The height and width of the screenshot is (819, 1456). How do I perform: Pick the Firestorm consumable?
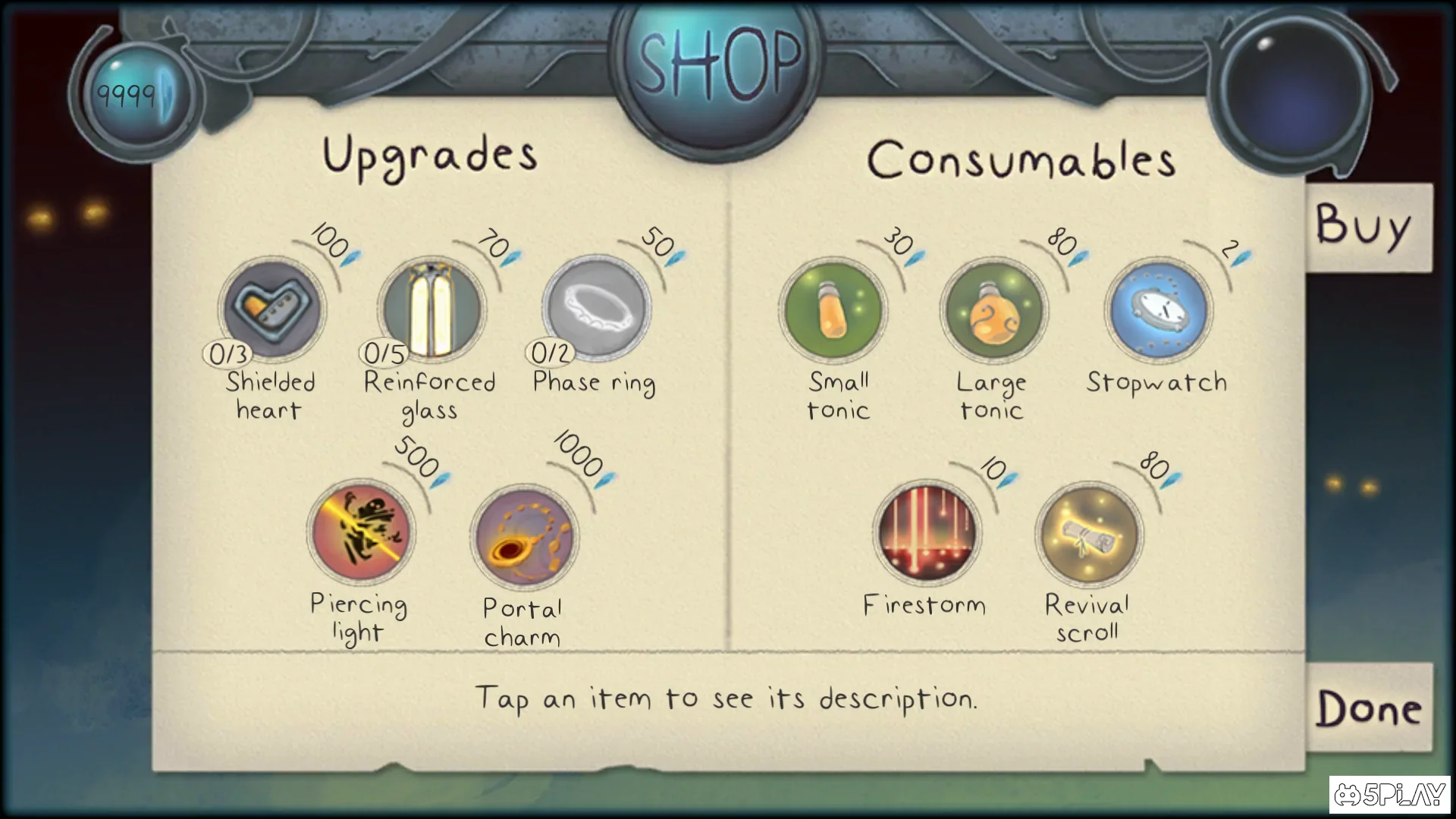click(x=927, y=533)
